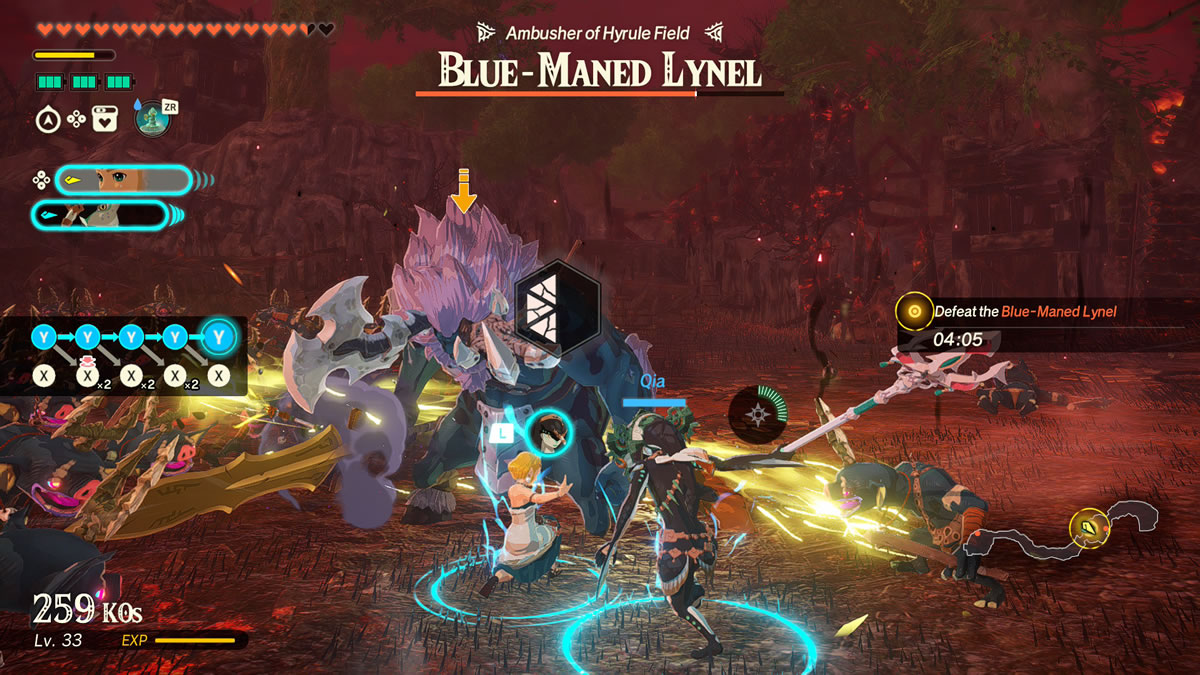
Task: Switch to the Zora ally portrait bar
Action: click(100, 215)
